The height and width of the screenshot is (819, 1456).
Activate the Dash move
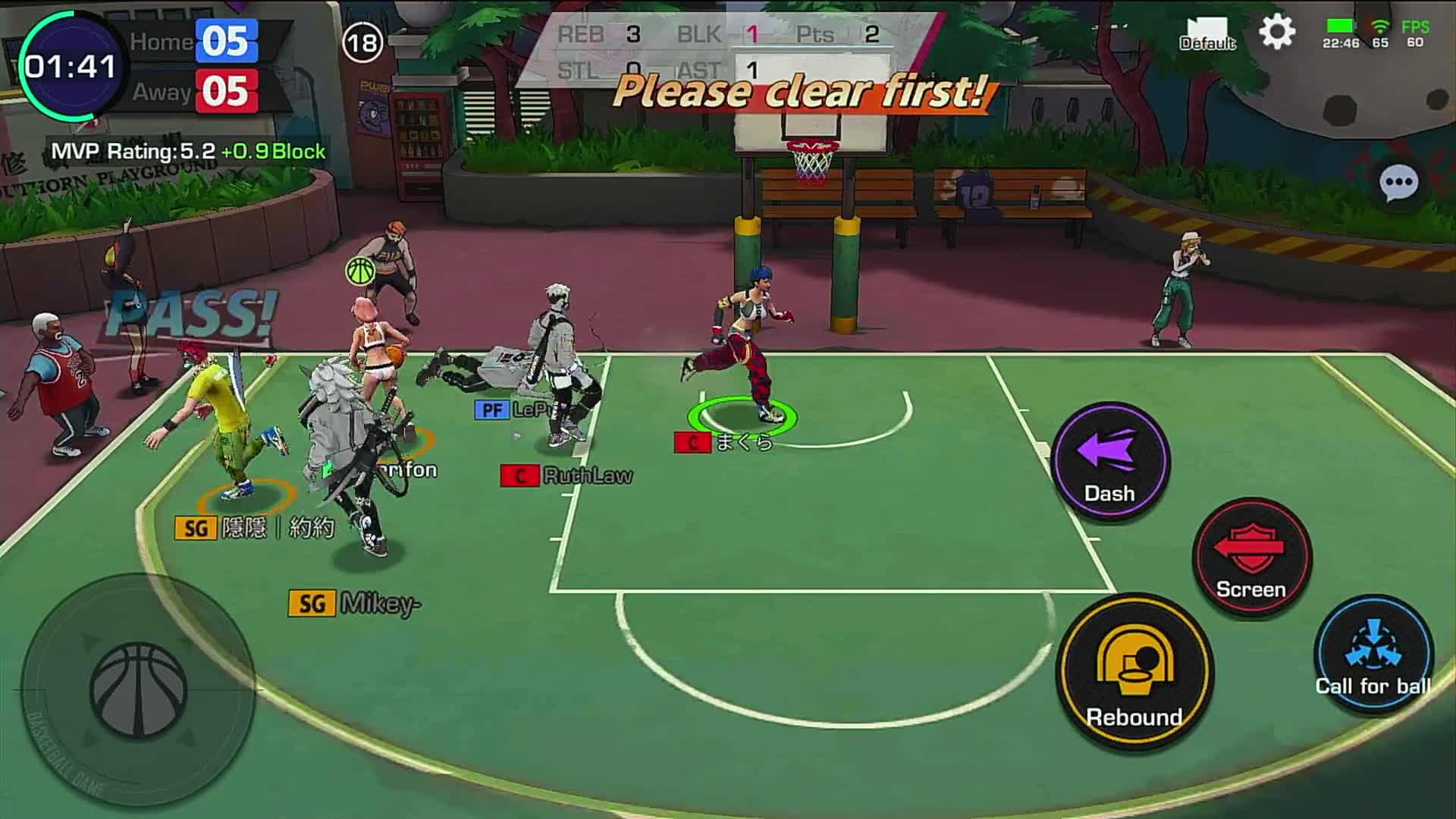coord(1110,463)
